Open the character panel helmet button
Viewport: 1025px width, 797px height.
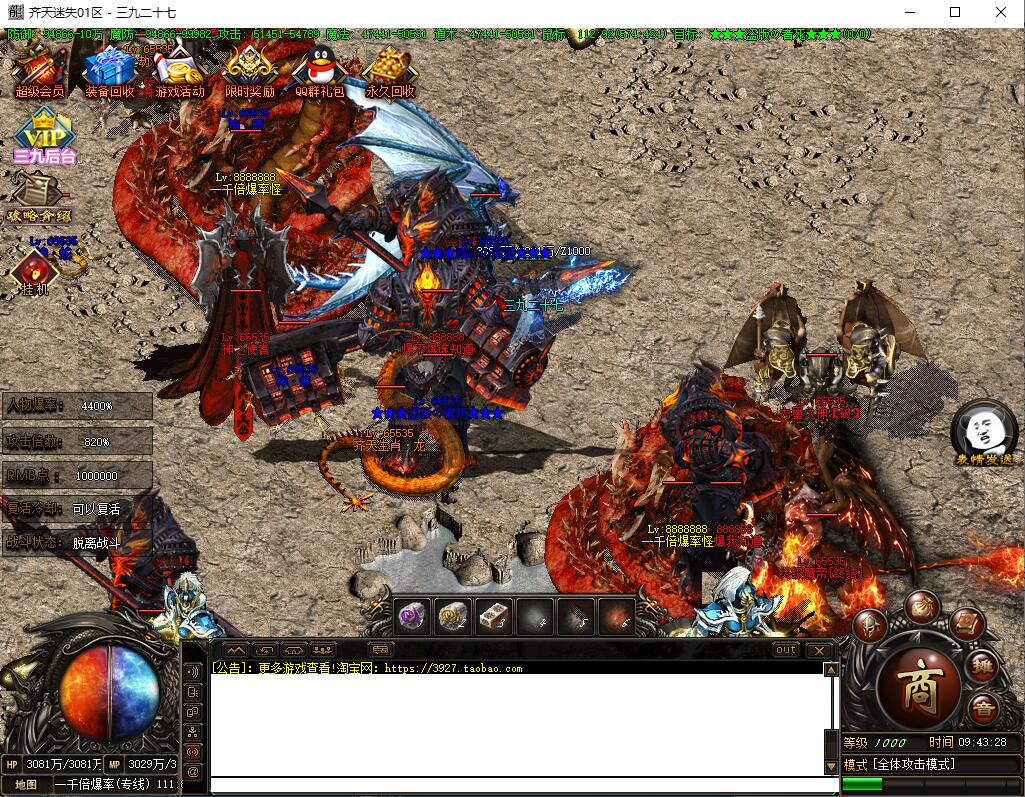pyautogui.click(x=869, y=625)
